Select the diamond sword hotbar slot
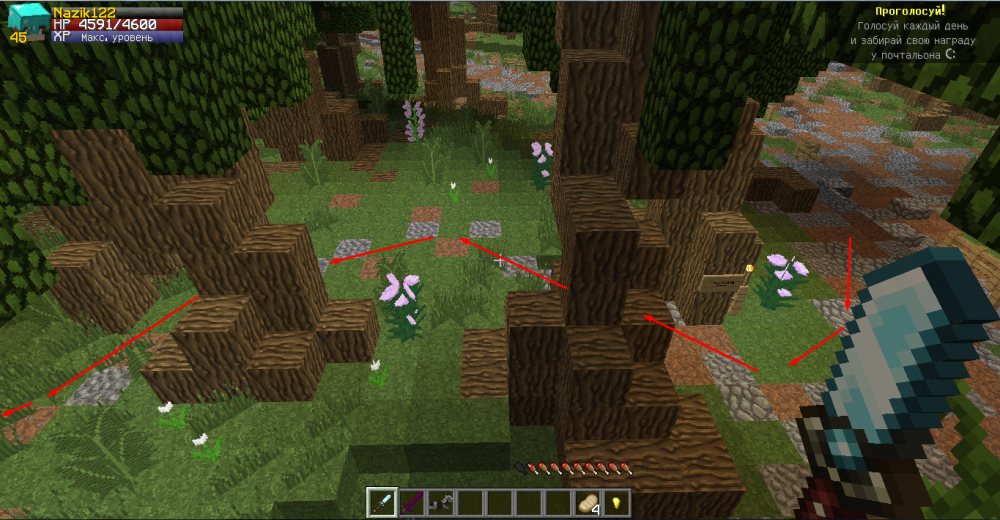 point(382,502)
